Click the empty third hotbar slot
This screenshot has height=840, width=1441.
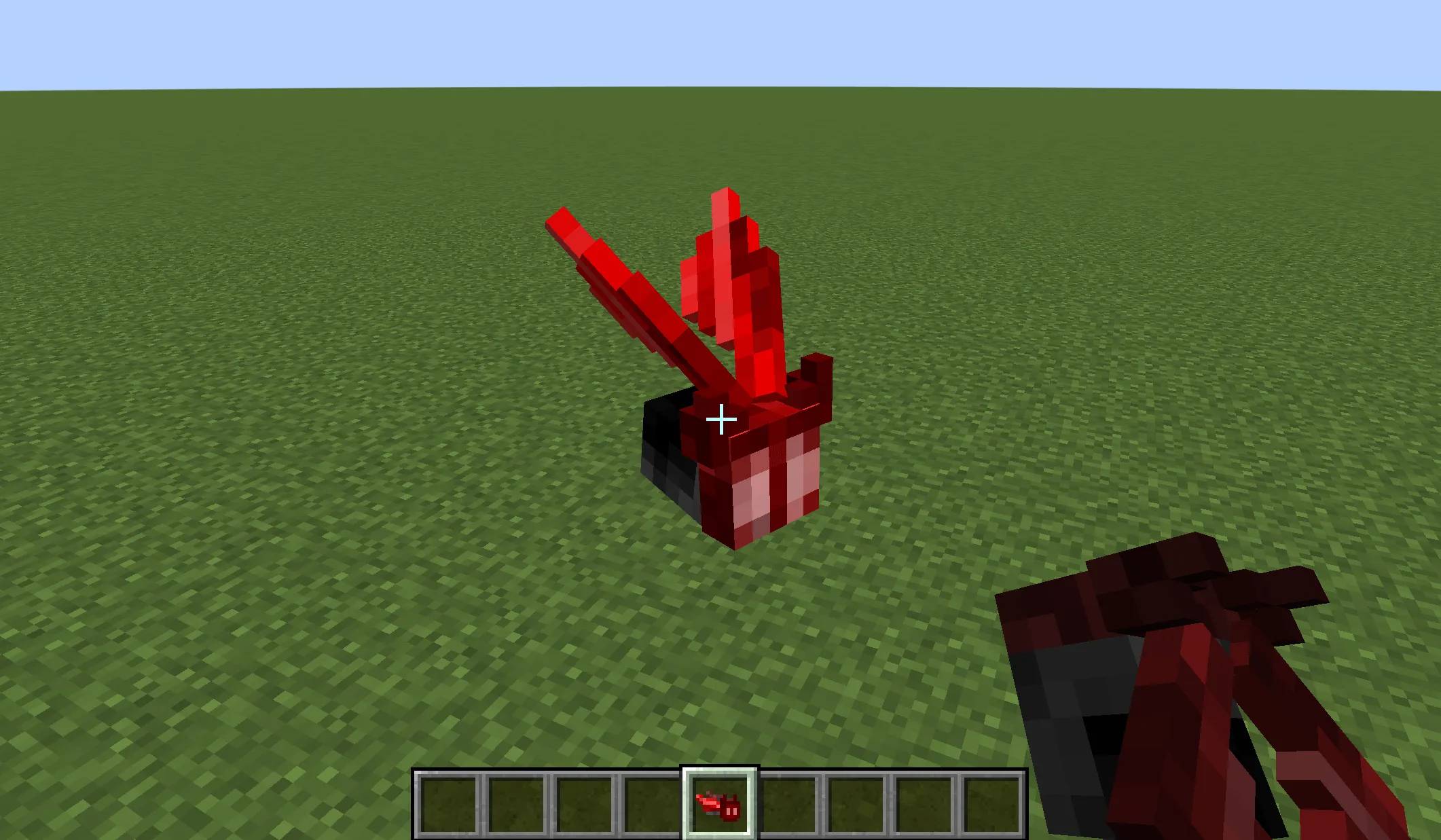pyautogui.click(x=585, y=805)
